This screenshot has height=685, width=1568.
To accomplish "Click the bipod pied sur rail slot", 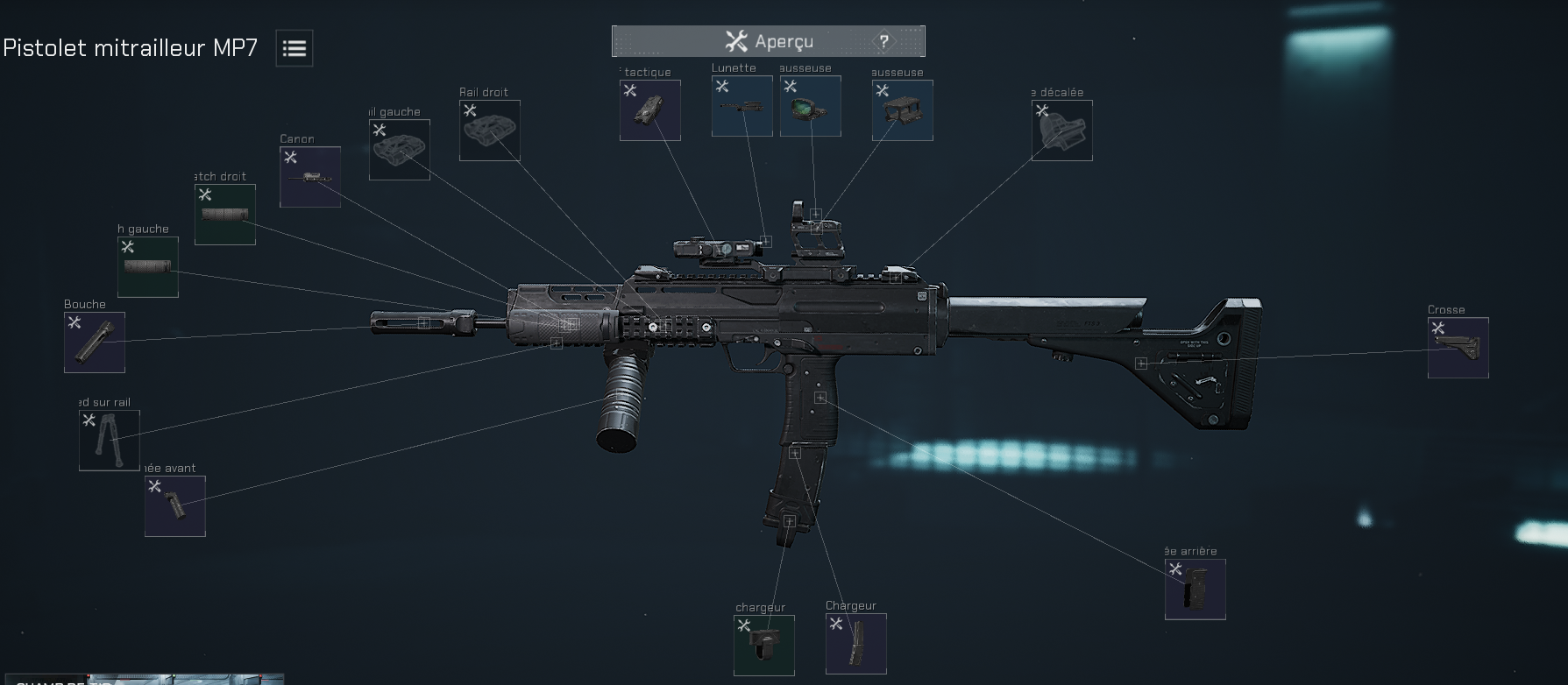I will click(108, 440).
